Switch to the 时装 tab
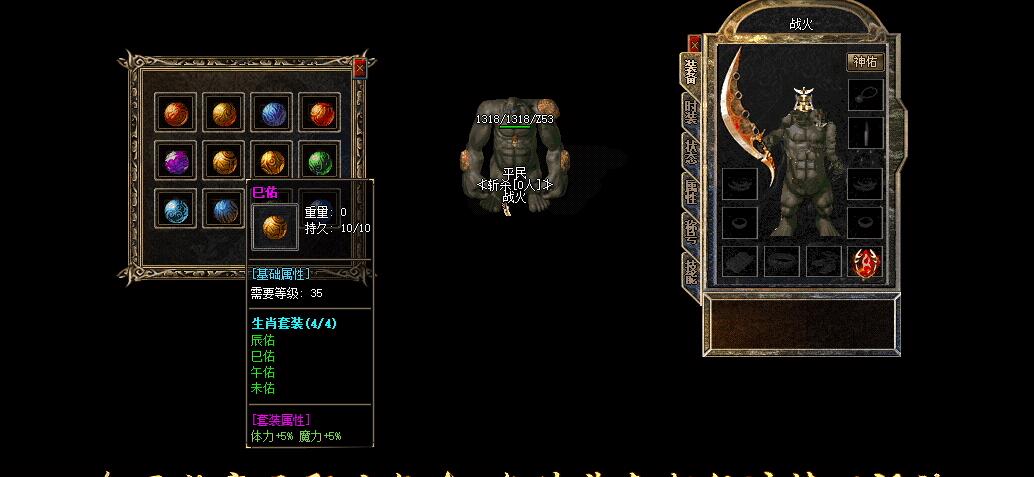This screenshot has width=1034, height=477. pyautogui.click(x=691, y=110)
